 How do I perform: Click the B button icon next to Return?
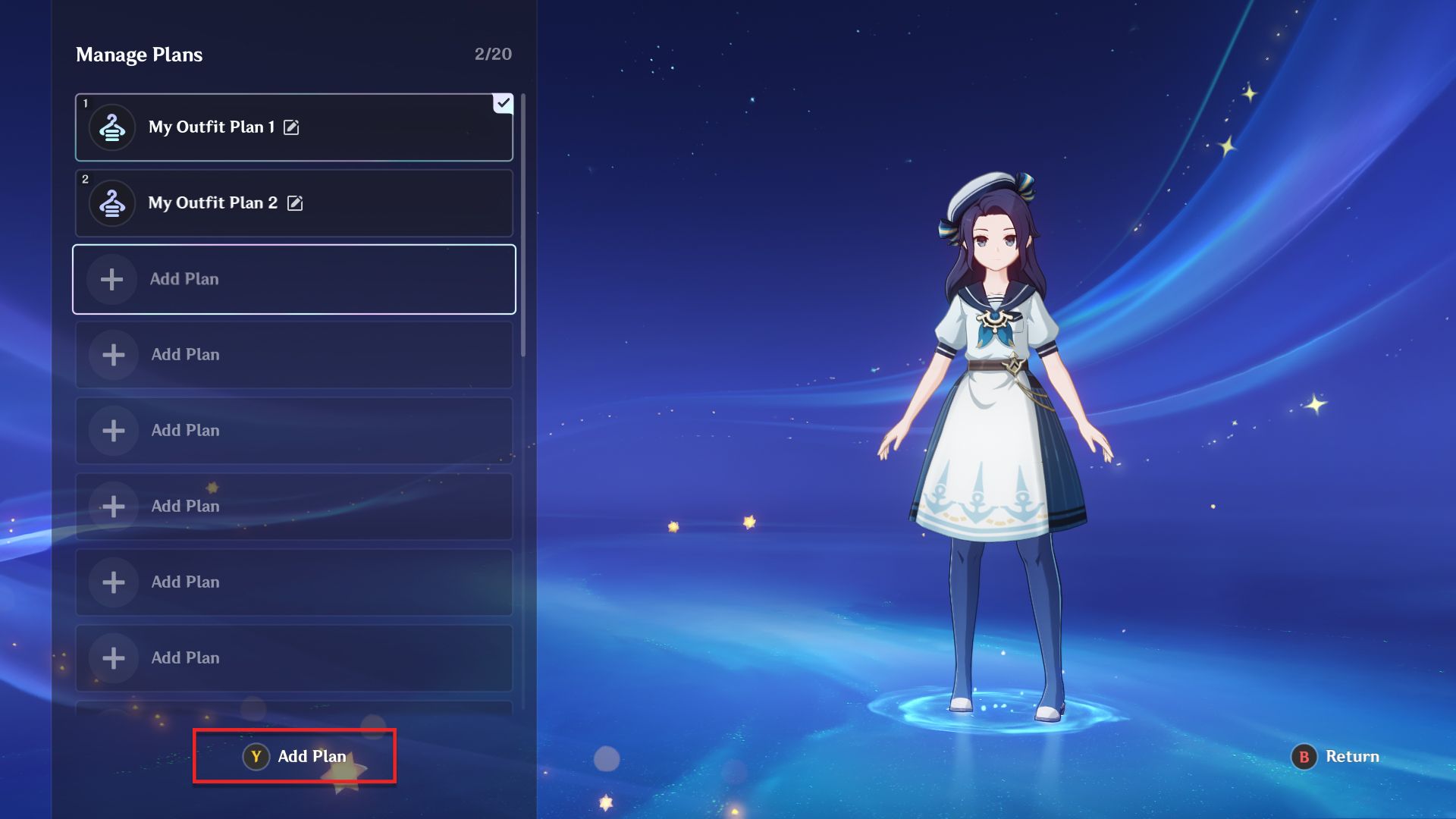(x=1304, y=757)
